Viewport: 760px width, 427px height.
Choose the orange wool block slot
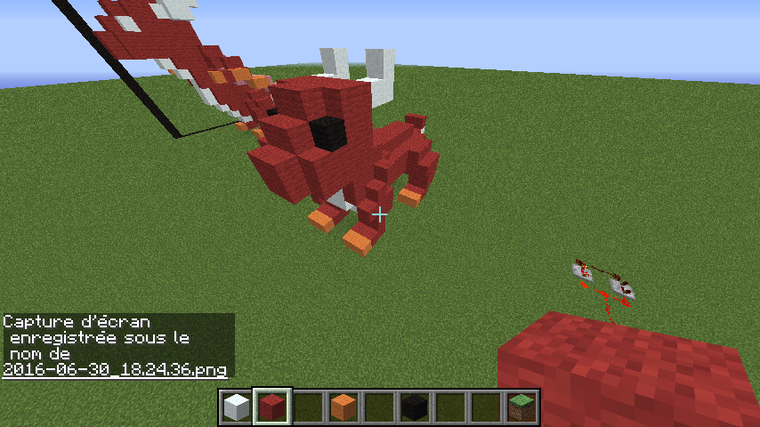344,407
